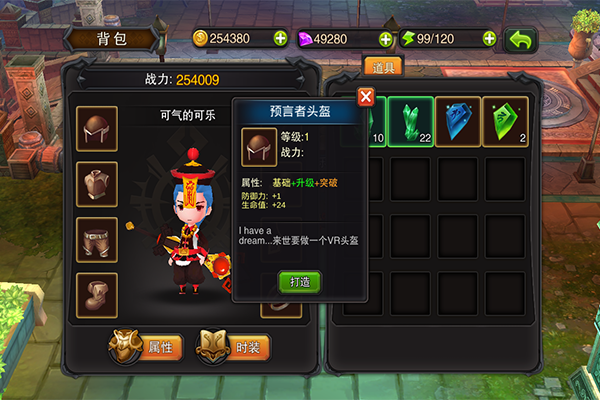Select the equipped chest armor slot
The height and width of the screenshot is (400, 600).
(x=97, y=184)
